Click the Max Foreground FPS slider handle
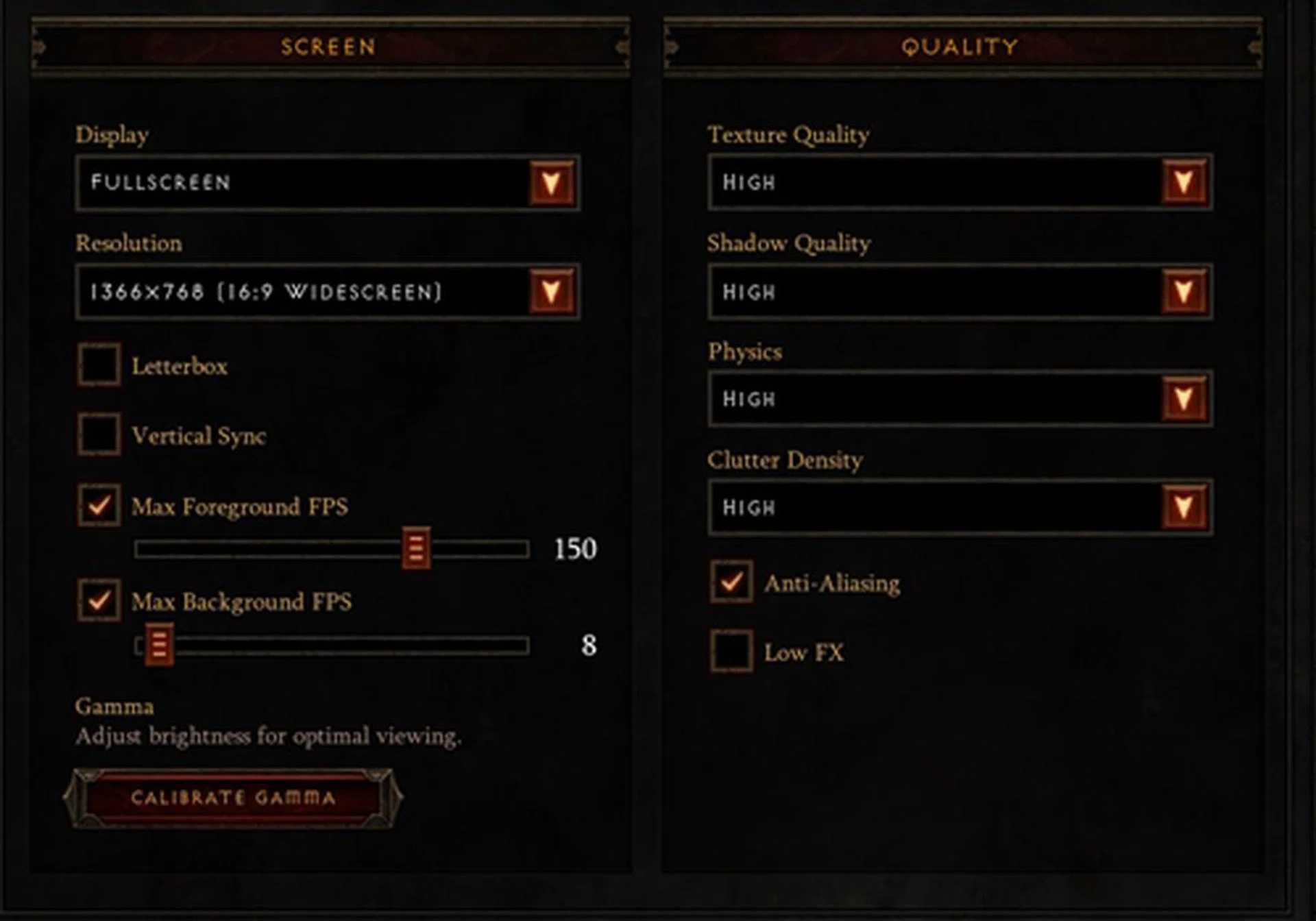The width and height of the screenshot is (1316, 921). tap(416, 548)
